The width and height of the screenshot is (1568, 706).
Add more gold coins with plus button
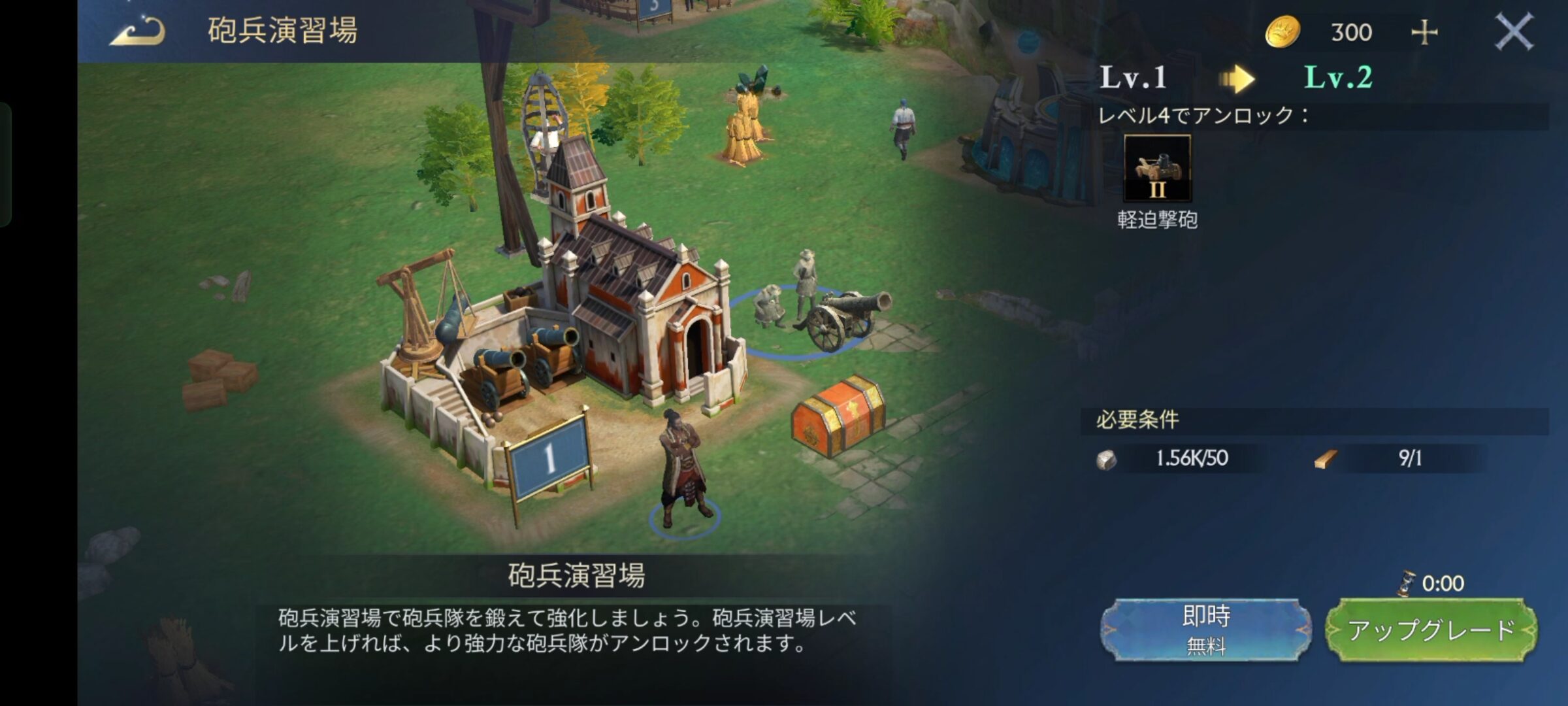(1424, 33)
